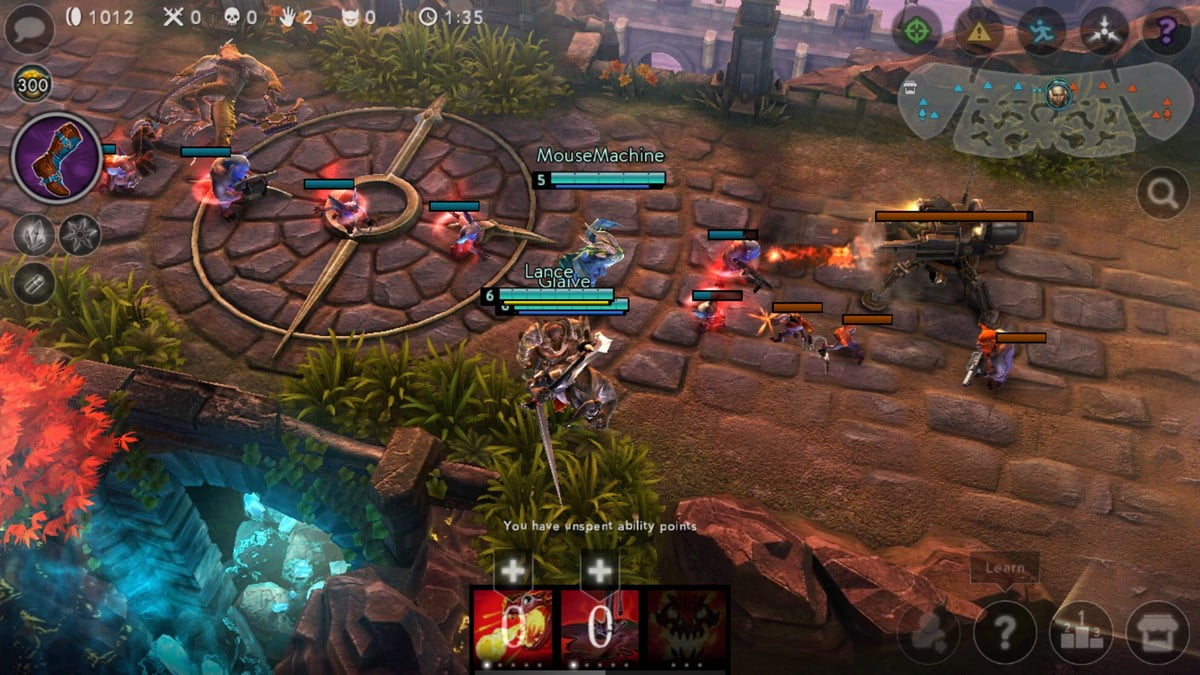This screenshot has height=675, width=1200.
Task: Open the shop storefront button
Action: [x=1158, y=632]
